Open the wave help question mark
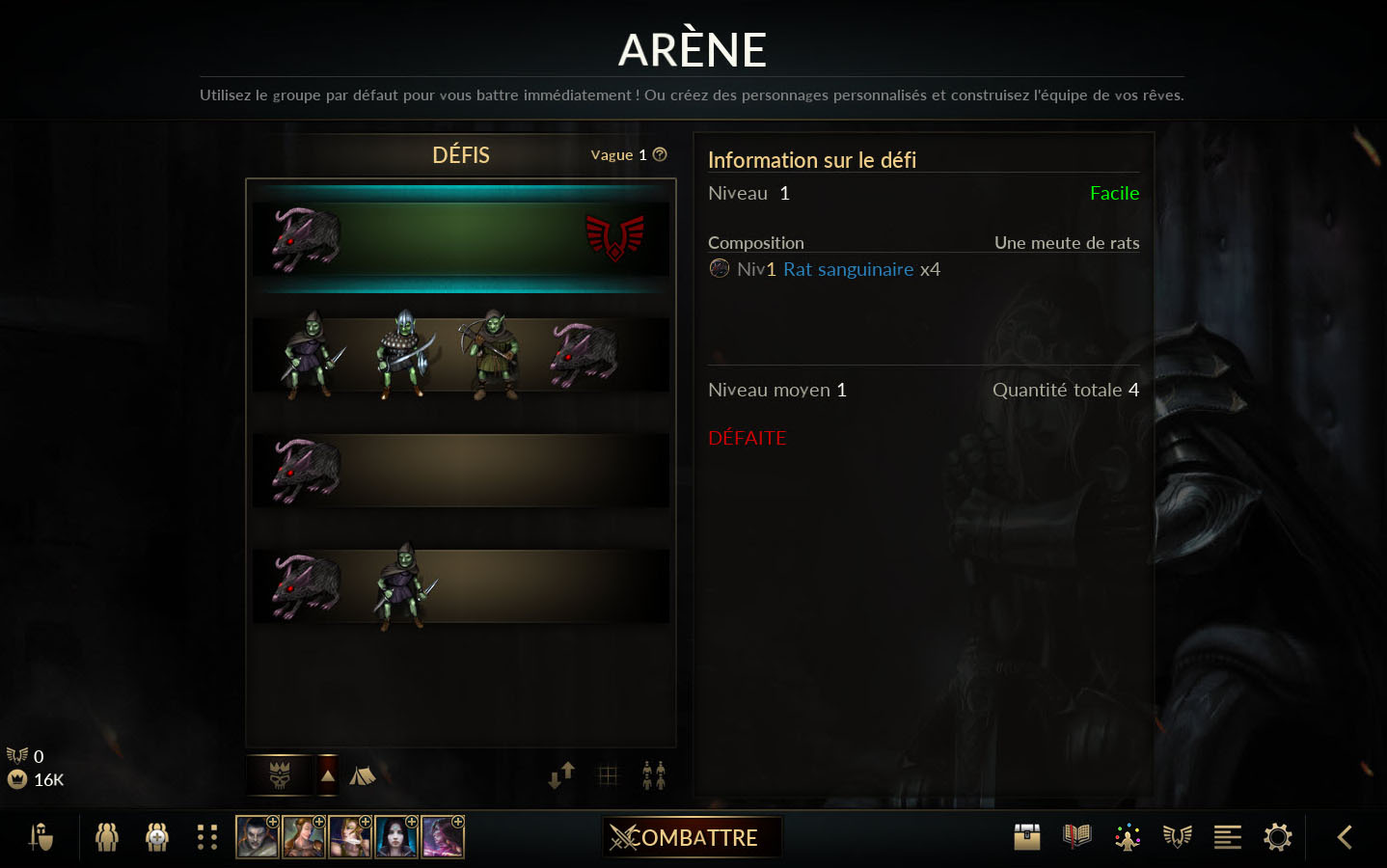This screenshot has height=868, width=1387. pos(660,154)
